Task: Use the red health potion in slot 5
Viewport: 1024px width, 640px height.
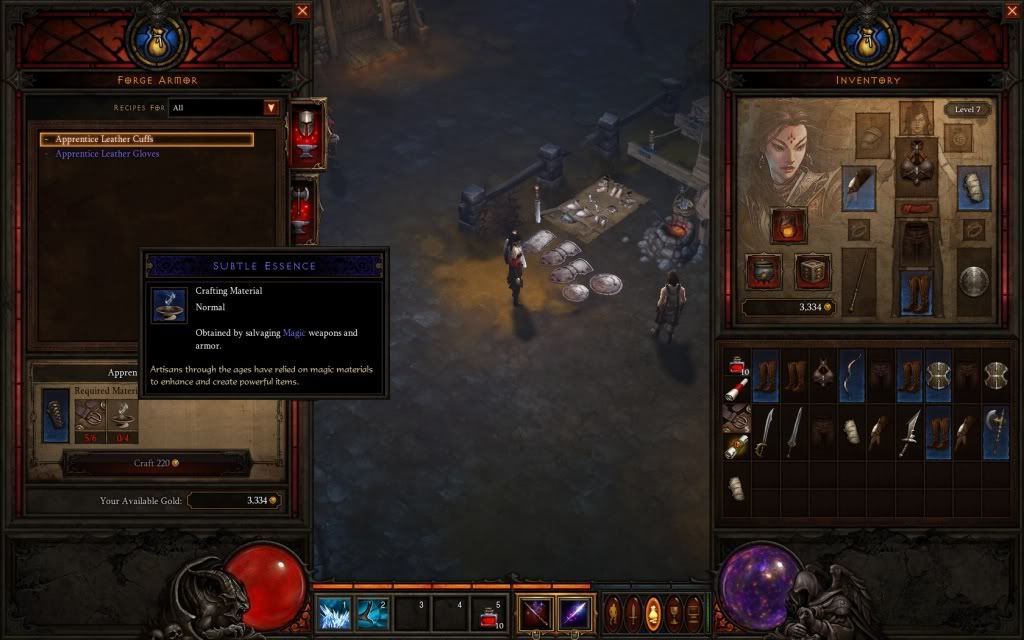Action: (487, 612)
